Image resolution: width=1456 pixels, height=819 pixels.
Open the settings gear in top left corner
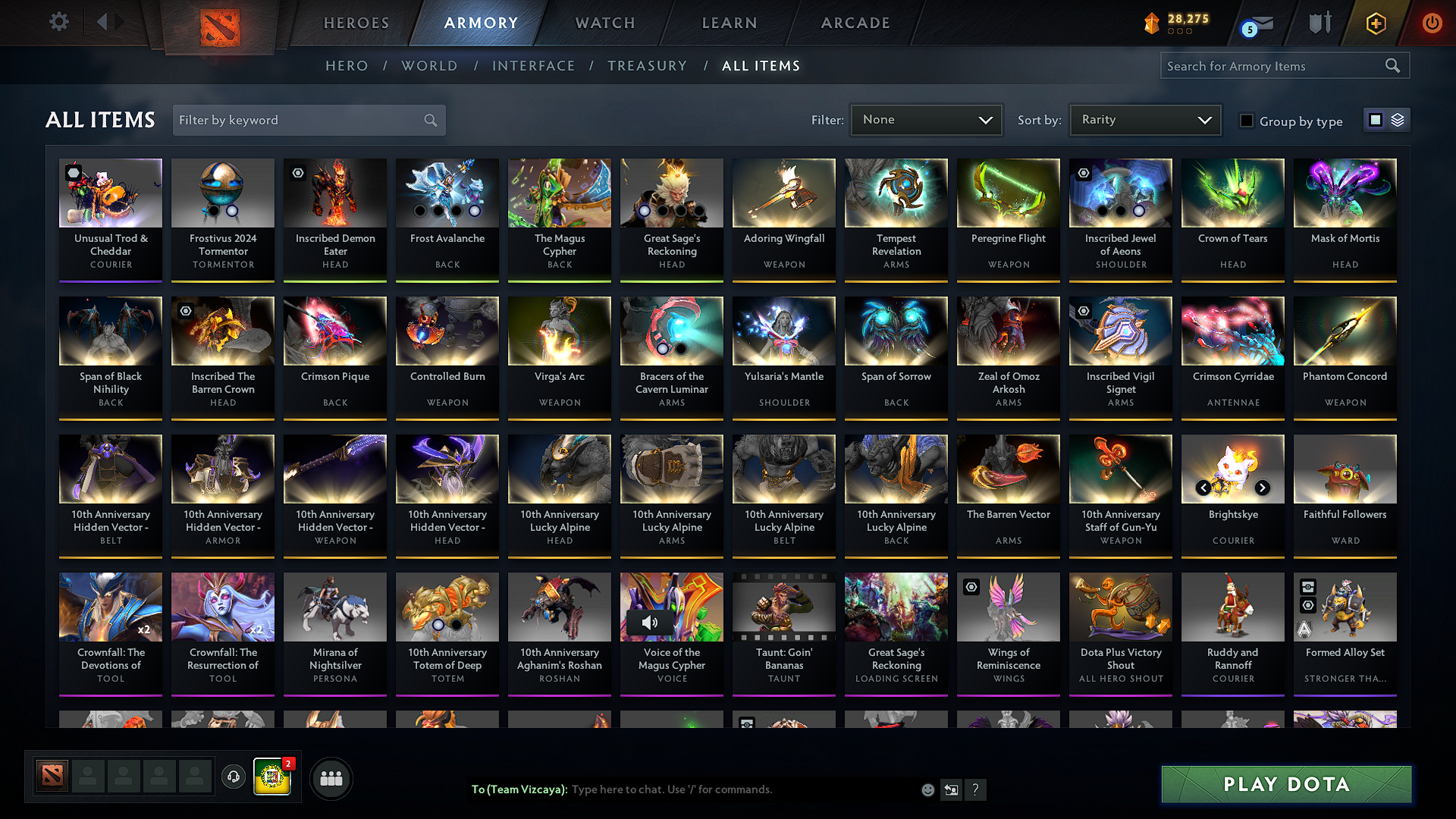pyautogui.click(x=58, y=22)
